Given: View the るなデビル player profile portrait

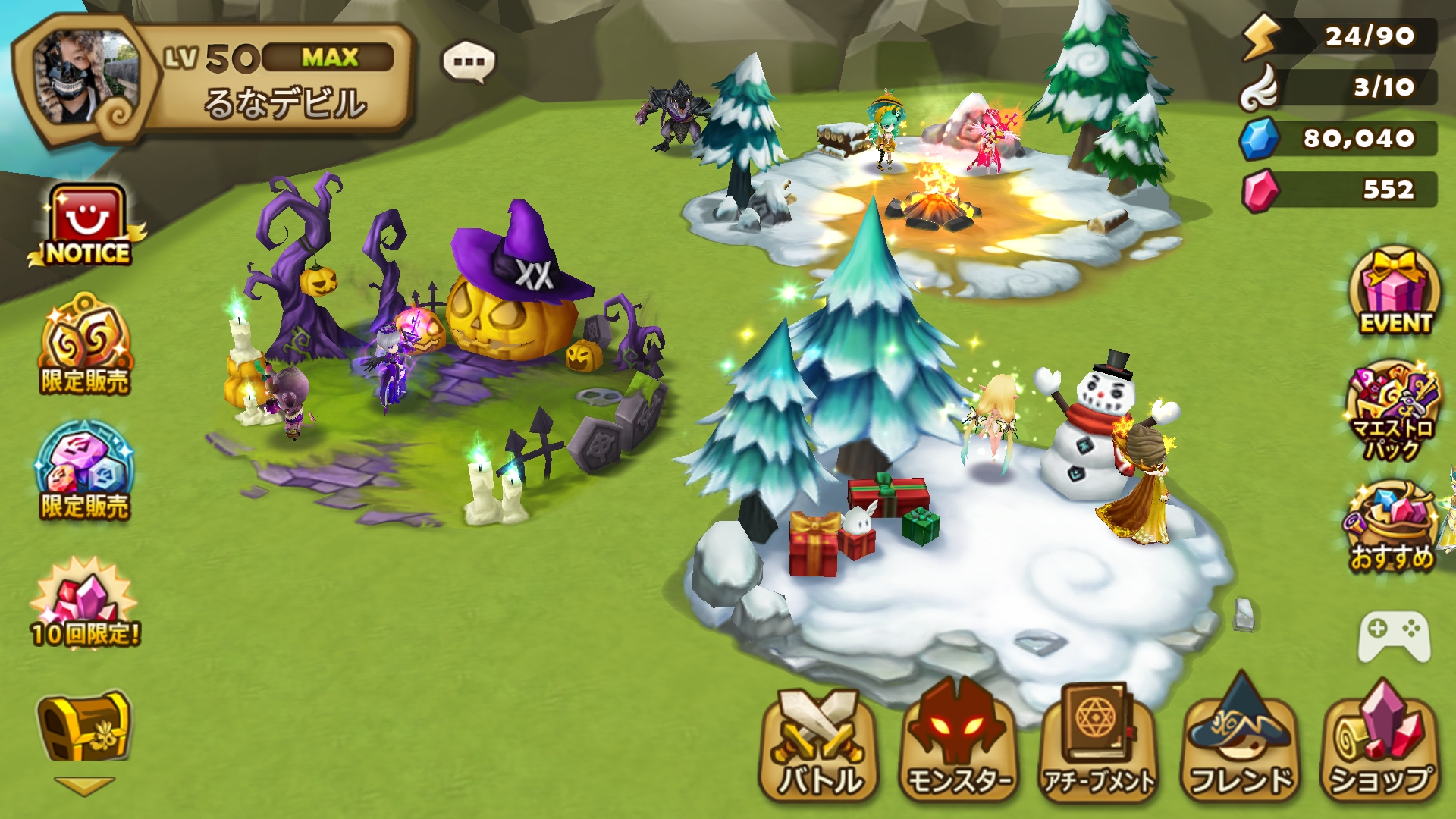Looking at the screenshot, I should 85,78.
